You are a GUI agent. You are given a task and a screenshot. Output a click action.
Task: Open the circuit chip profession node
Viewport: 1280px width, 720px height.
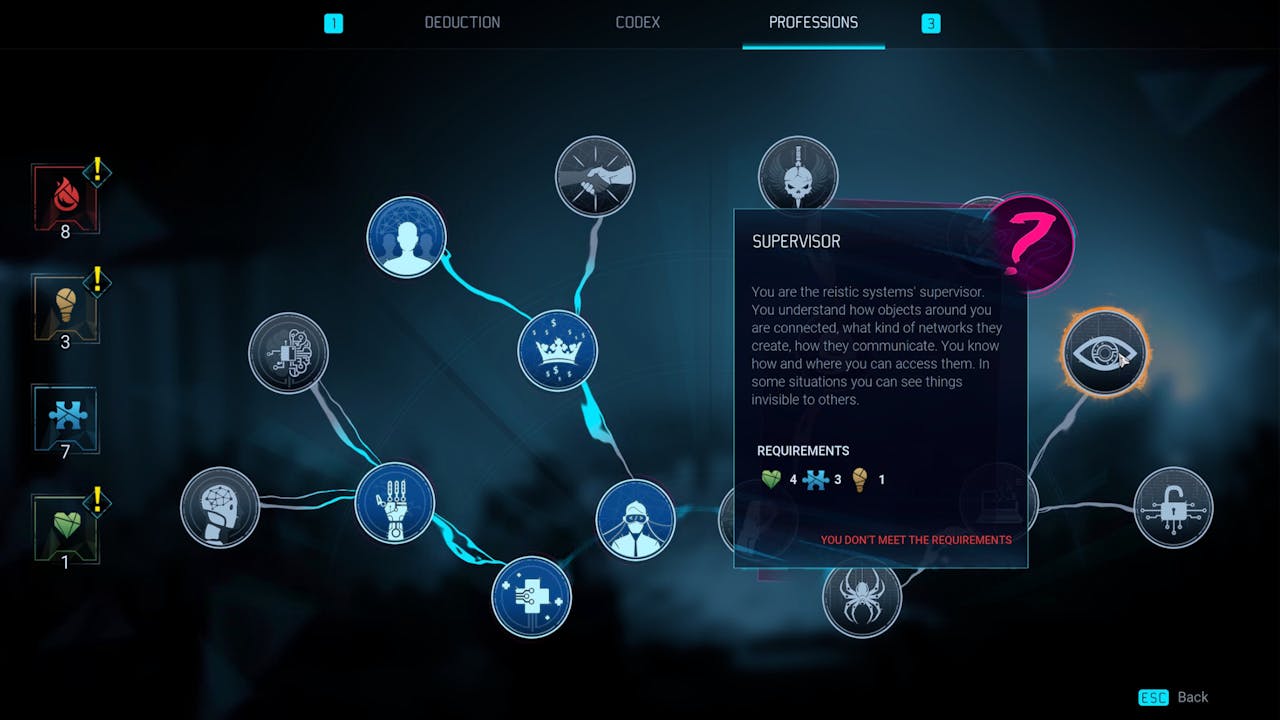pos(289,354)
